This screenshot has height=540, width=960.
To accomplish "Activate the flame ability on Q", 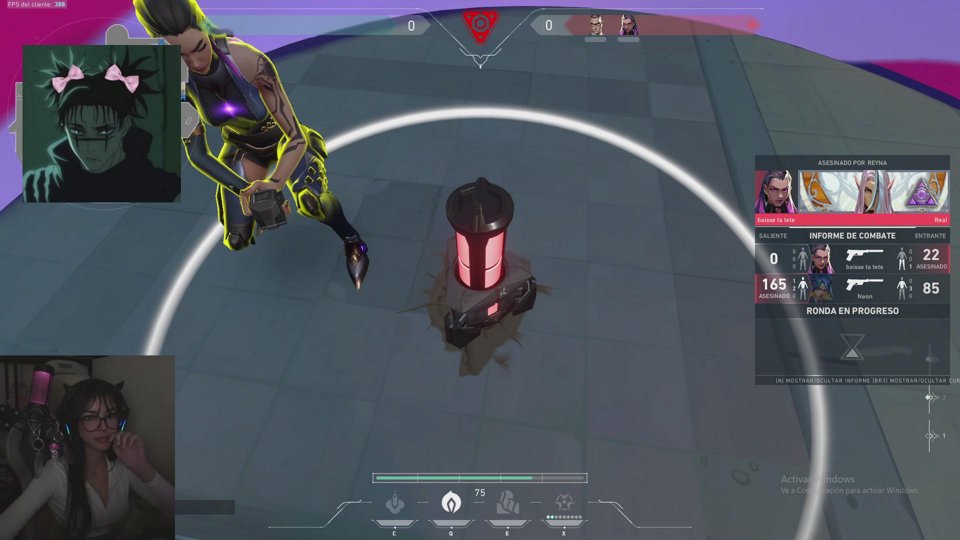I will 451,501.
